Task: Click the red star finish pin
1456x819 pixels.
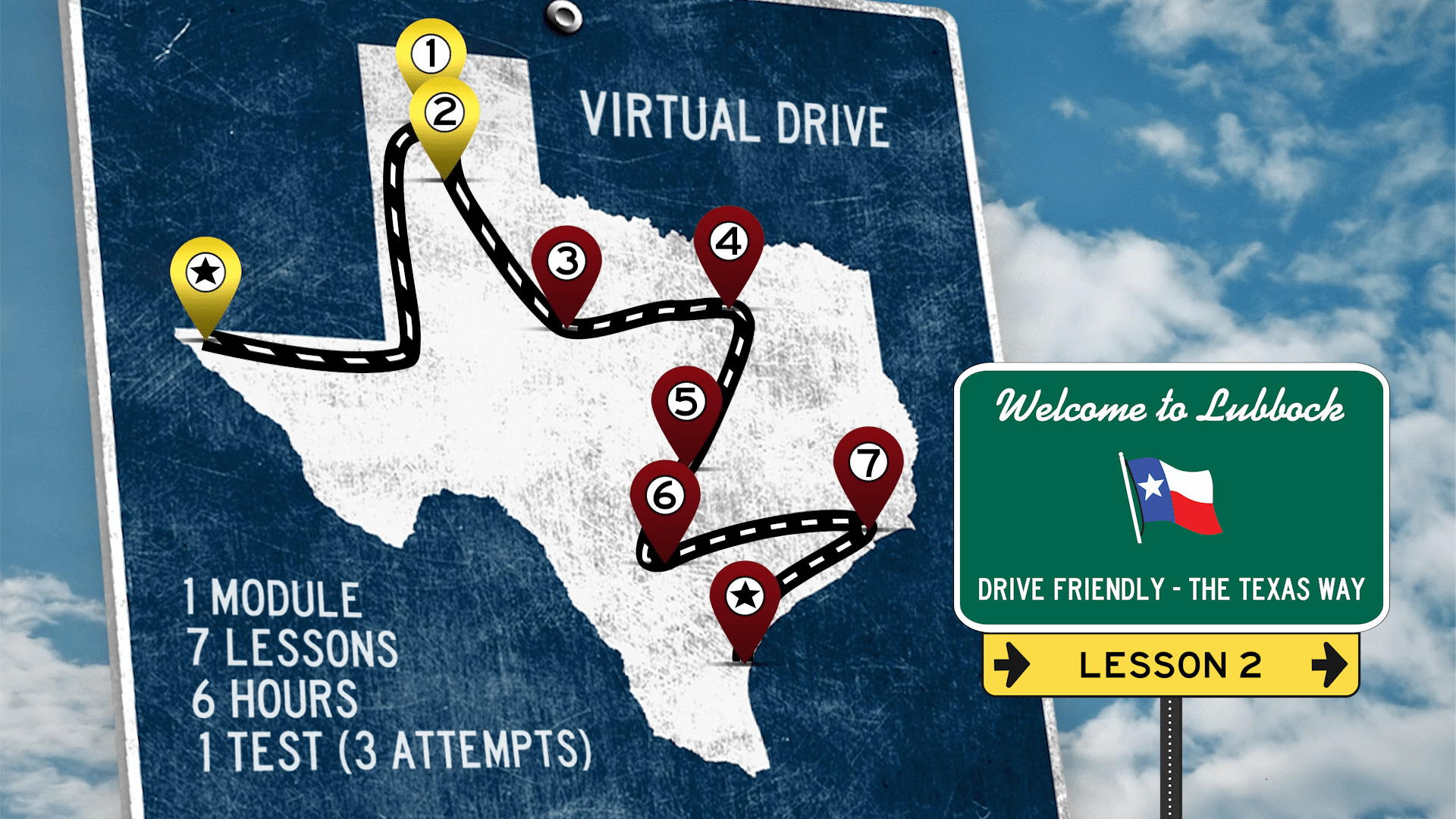Action: 745,597
